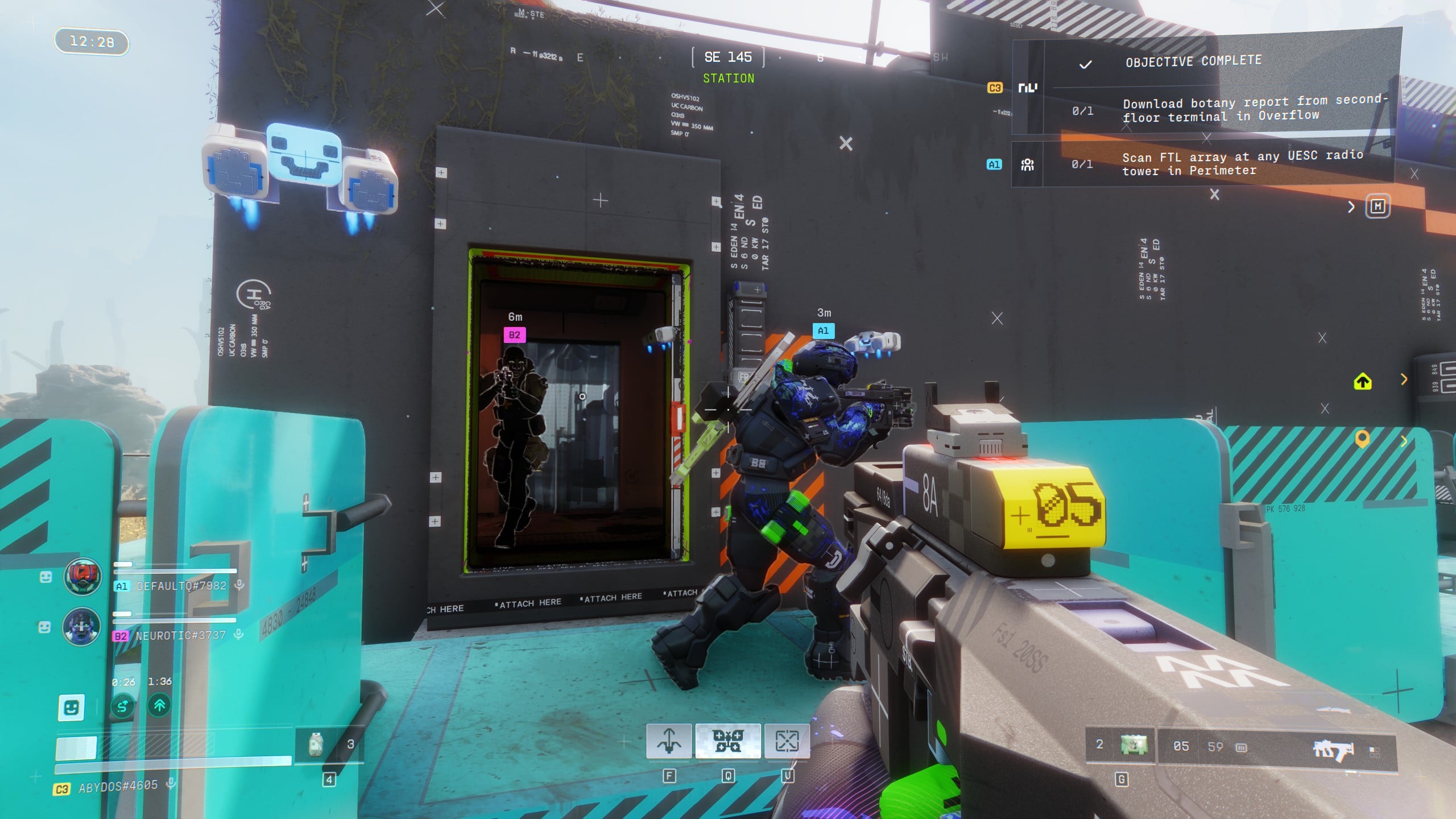Click the 0:26 cooldown ability icon
1456x819 pixels.
pyautogui.click(x=123, y=706)
